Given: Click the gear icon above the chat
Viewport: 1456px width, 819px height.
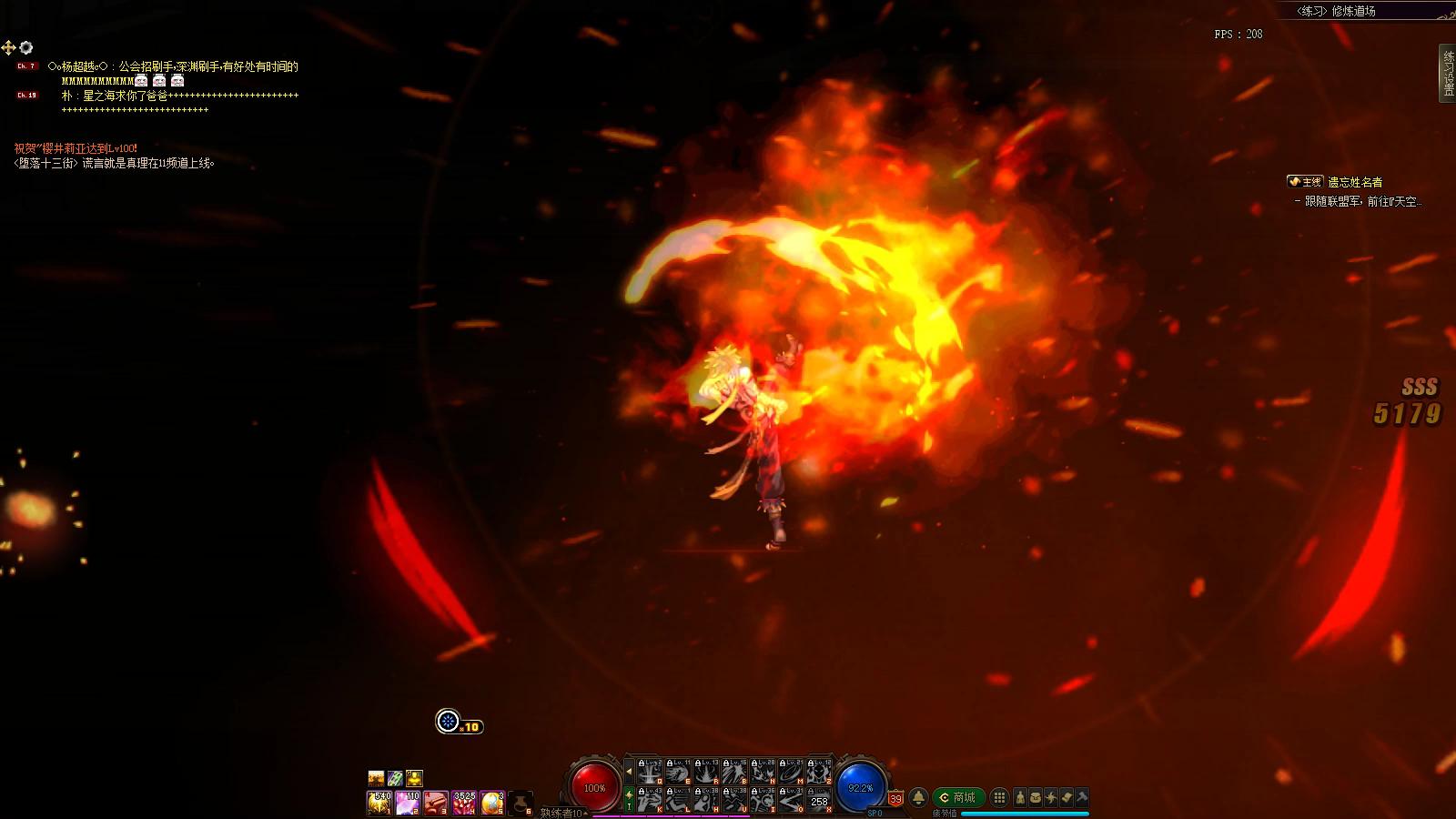Looking at the screenshot, I should tap(26, 47).
